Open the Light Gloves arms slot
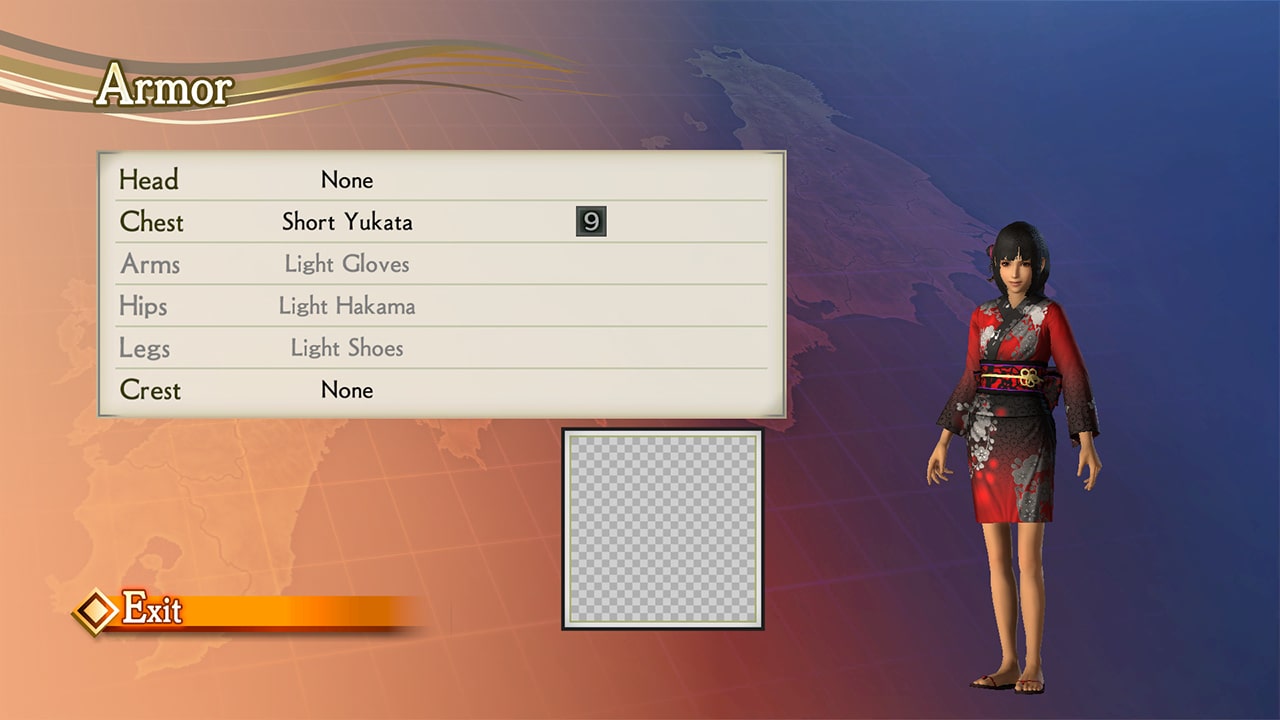 click(347, 264)
